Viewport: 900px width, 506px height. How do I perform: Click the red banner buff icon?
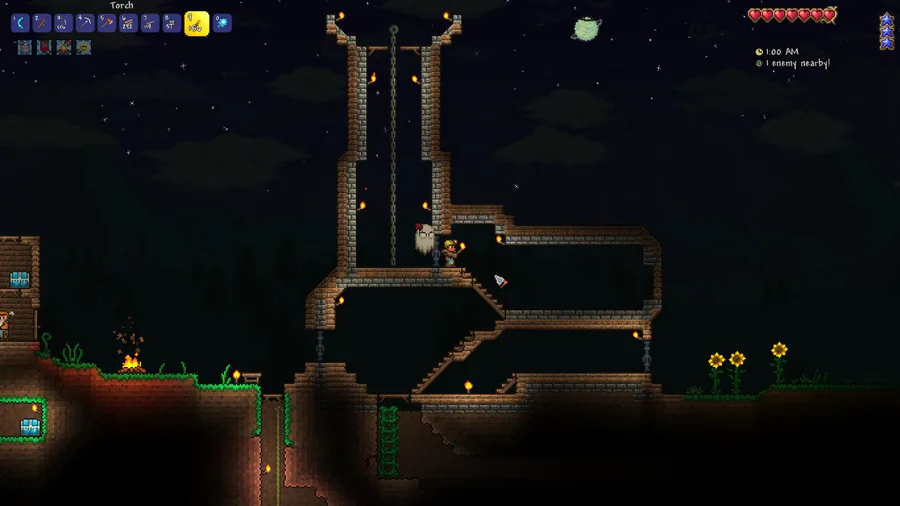(x=43, y=47)
